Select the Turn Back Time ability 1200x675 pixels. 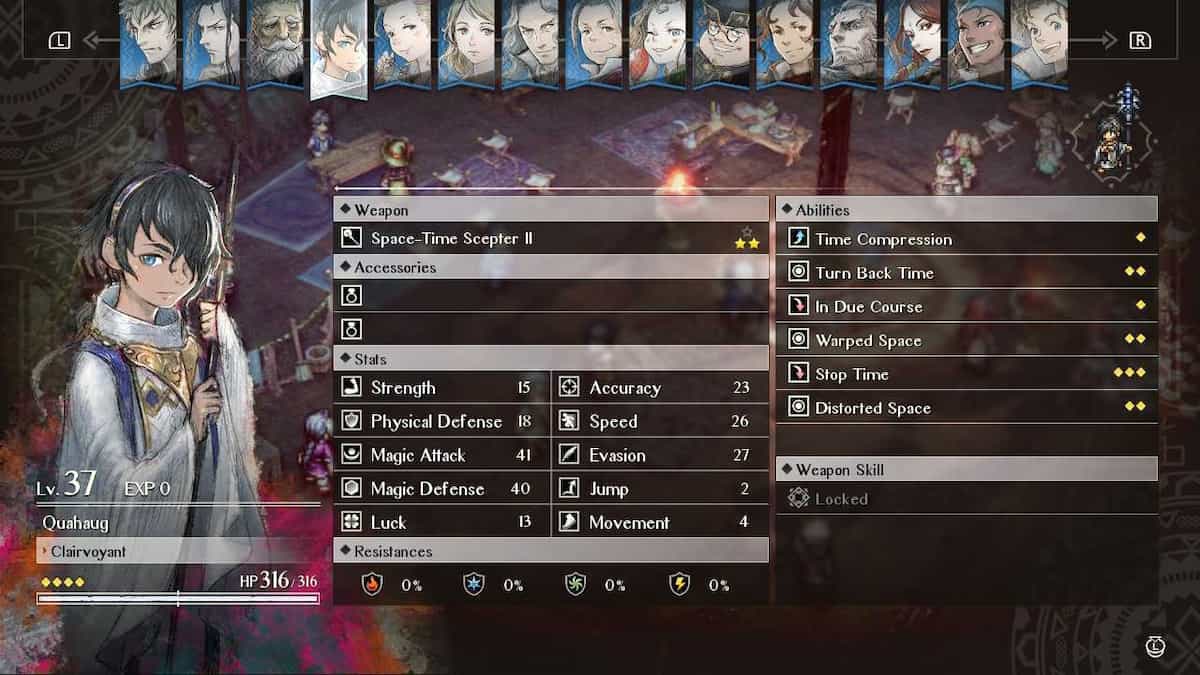coord(966,273)
